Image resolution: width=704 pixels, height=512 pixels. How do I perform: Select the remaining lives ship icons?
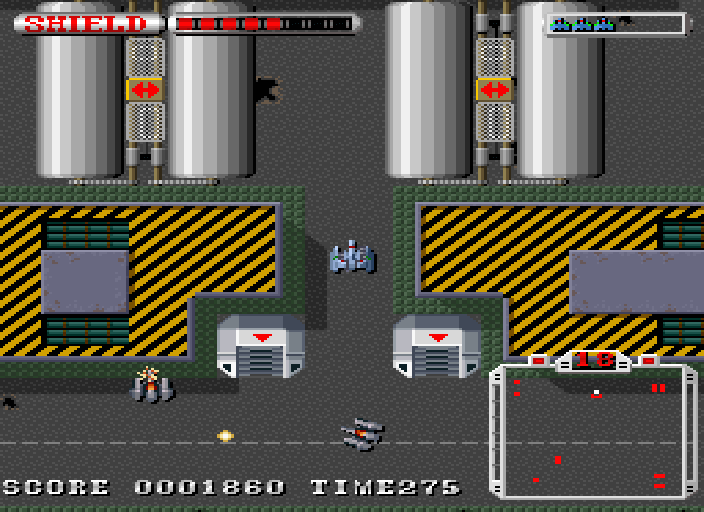tap(582, 24)
